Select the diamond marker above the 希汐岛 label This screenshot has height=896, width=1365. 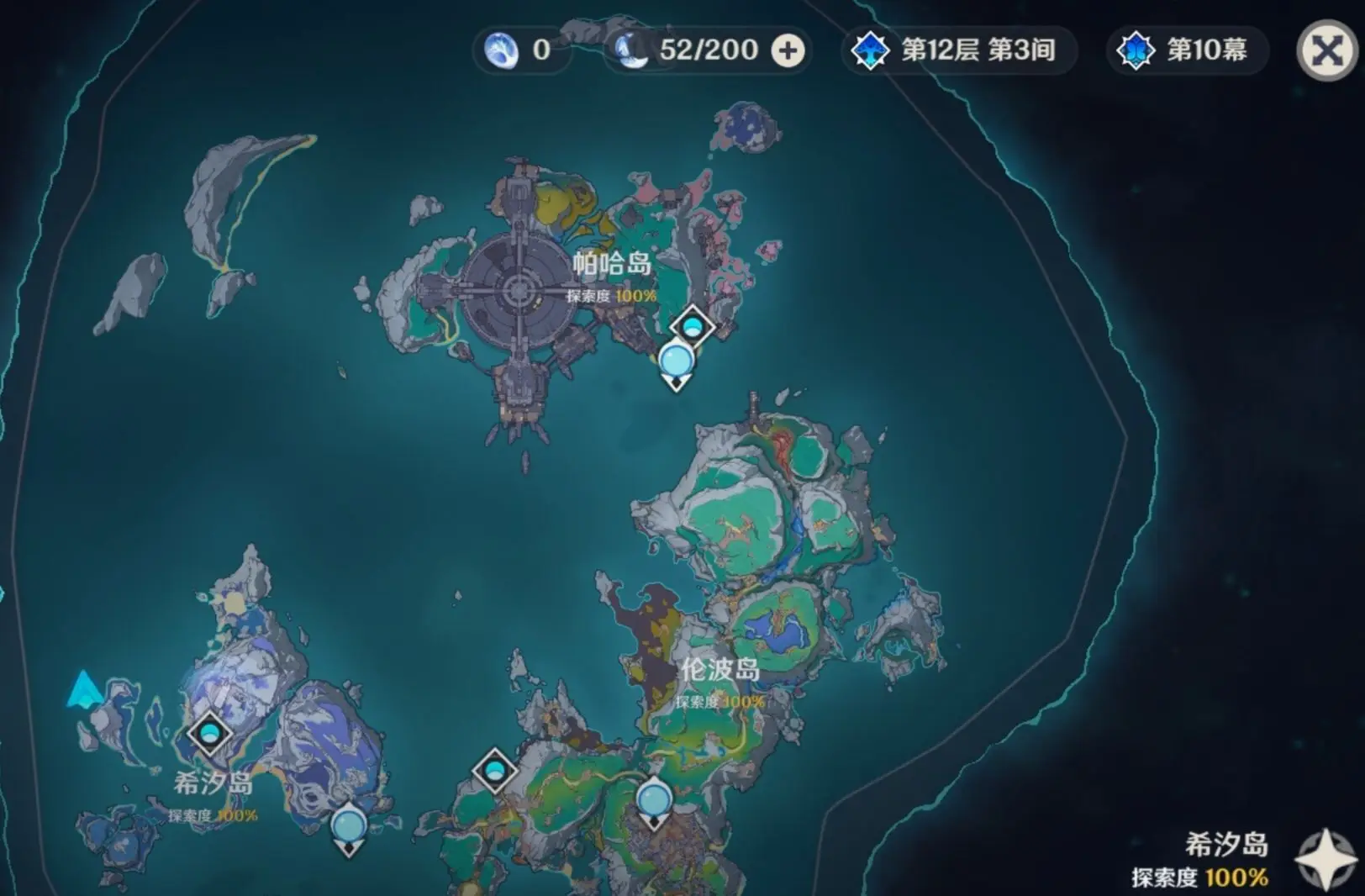(x=209, y=734)
